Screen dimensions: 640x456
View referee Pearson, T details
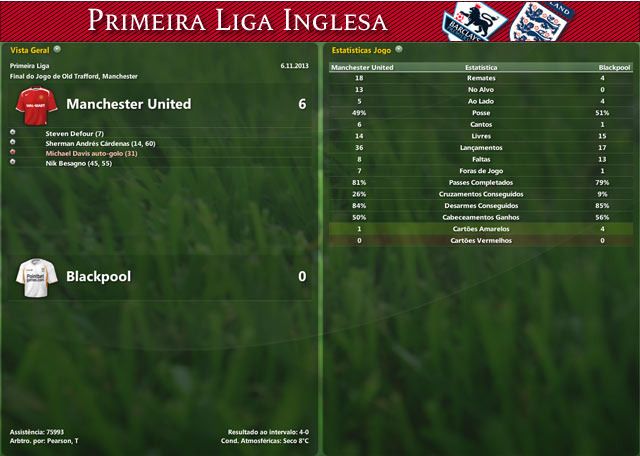[59, 441]
